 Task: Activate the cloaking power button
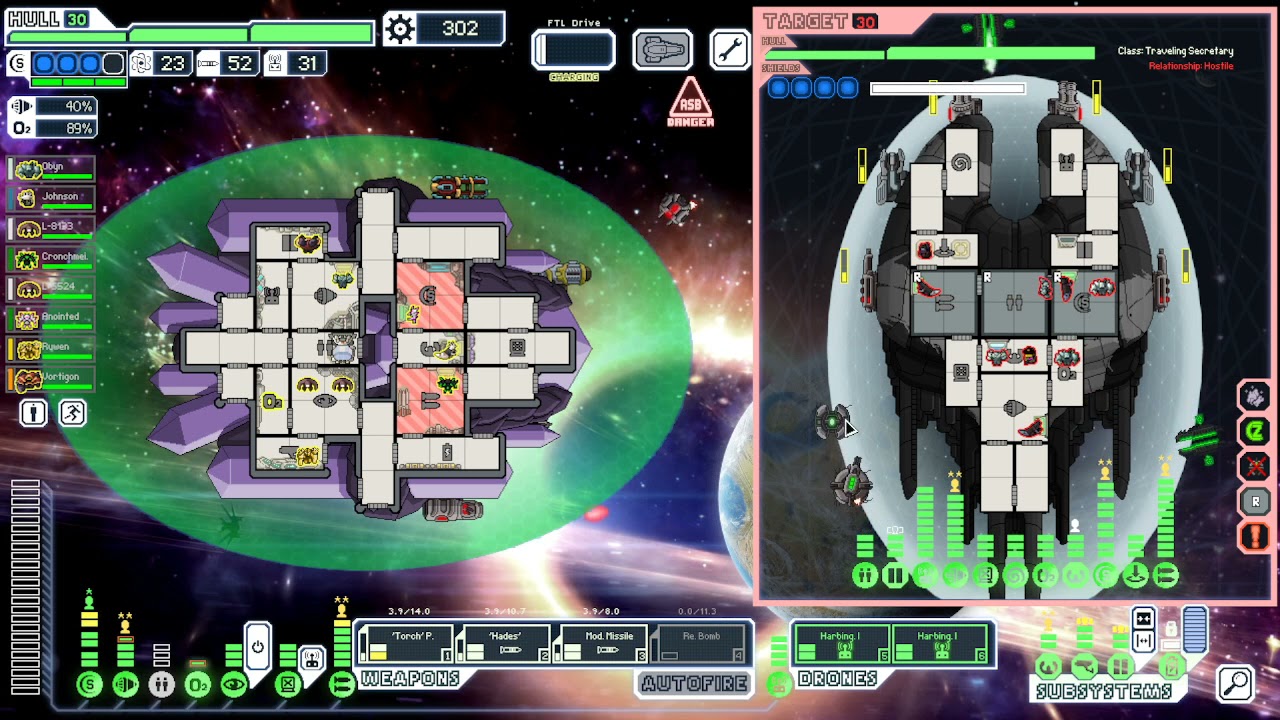(x=257, y=646)
